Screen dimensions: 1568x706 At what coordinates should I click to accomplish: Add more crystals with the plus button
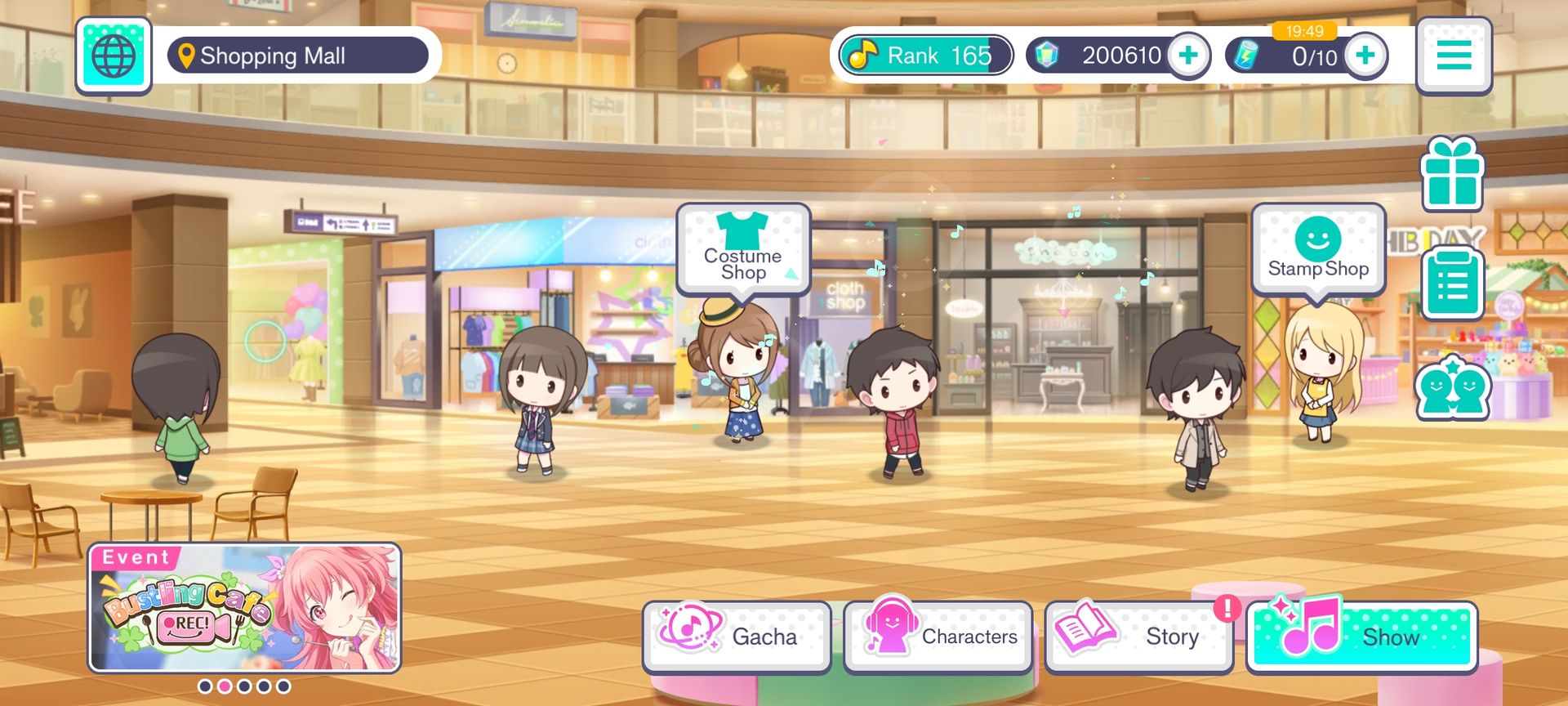click(x=1188, y=56)
